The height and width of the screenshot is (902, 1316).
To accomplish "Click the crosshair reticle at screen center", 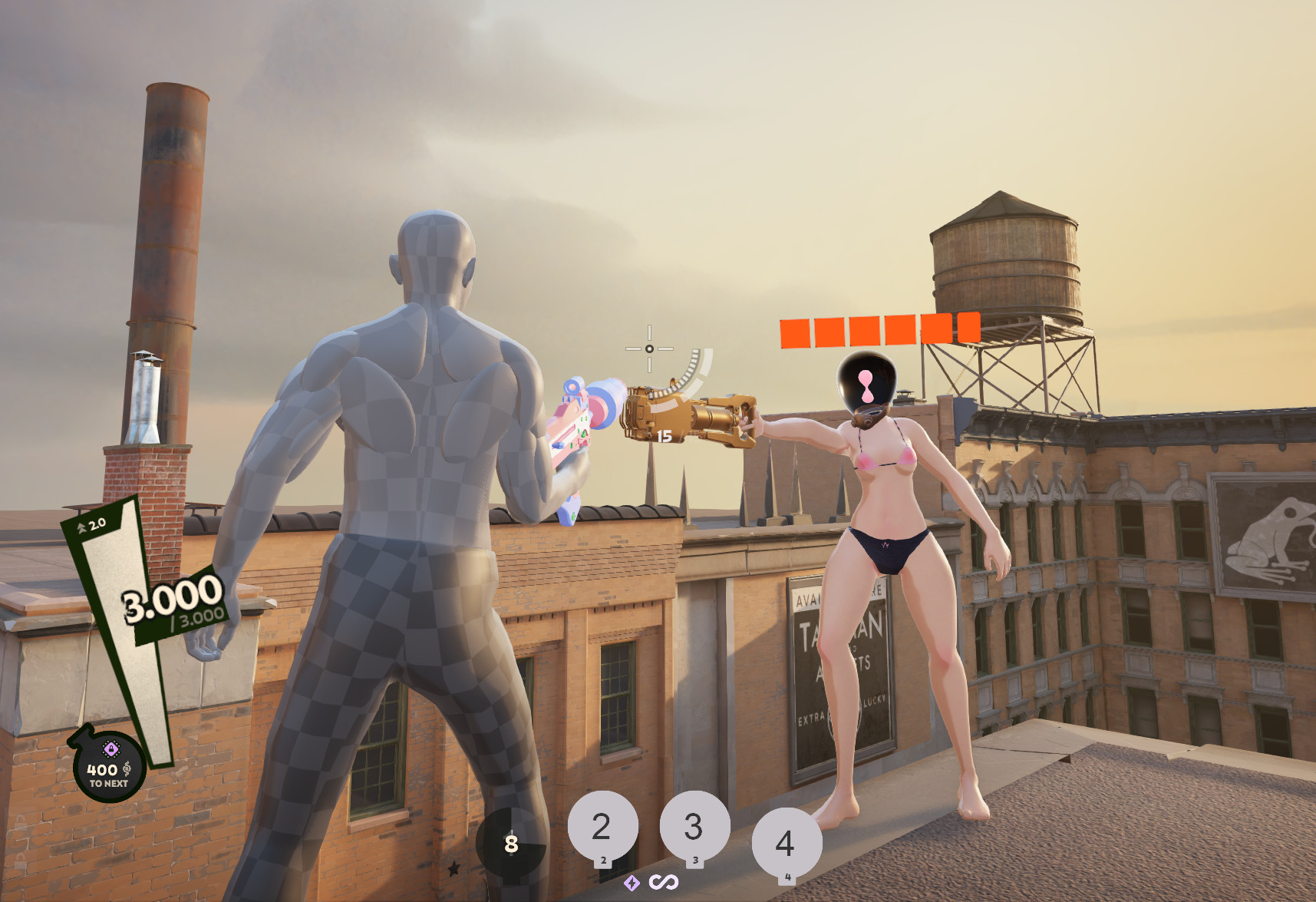I will click(x=651, y=350).
